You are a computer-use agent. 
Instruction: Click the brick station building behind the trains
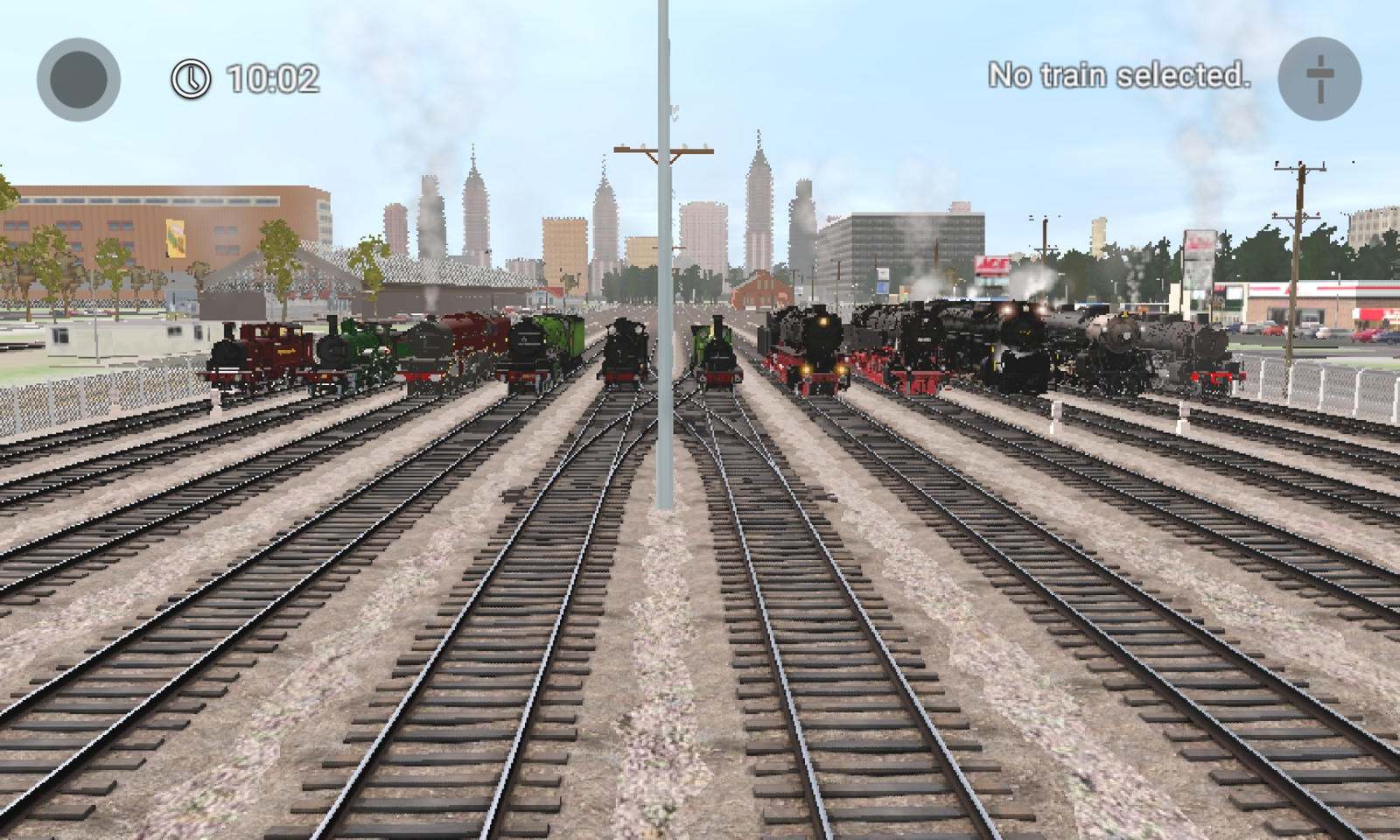pos(761,289)
